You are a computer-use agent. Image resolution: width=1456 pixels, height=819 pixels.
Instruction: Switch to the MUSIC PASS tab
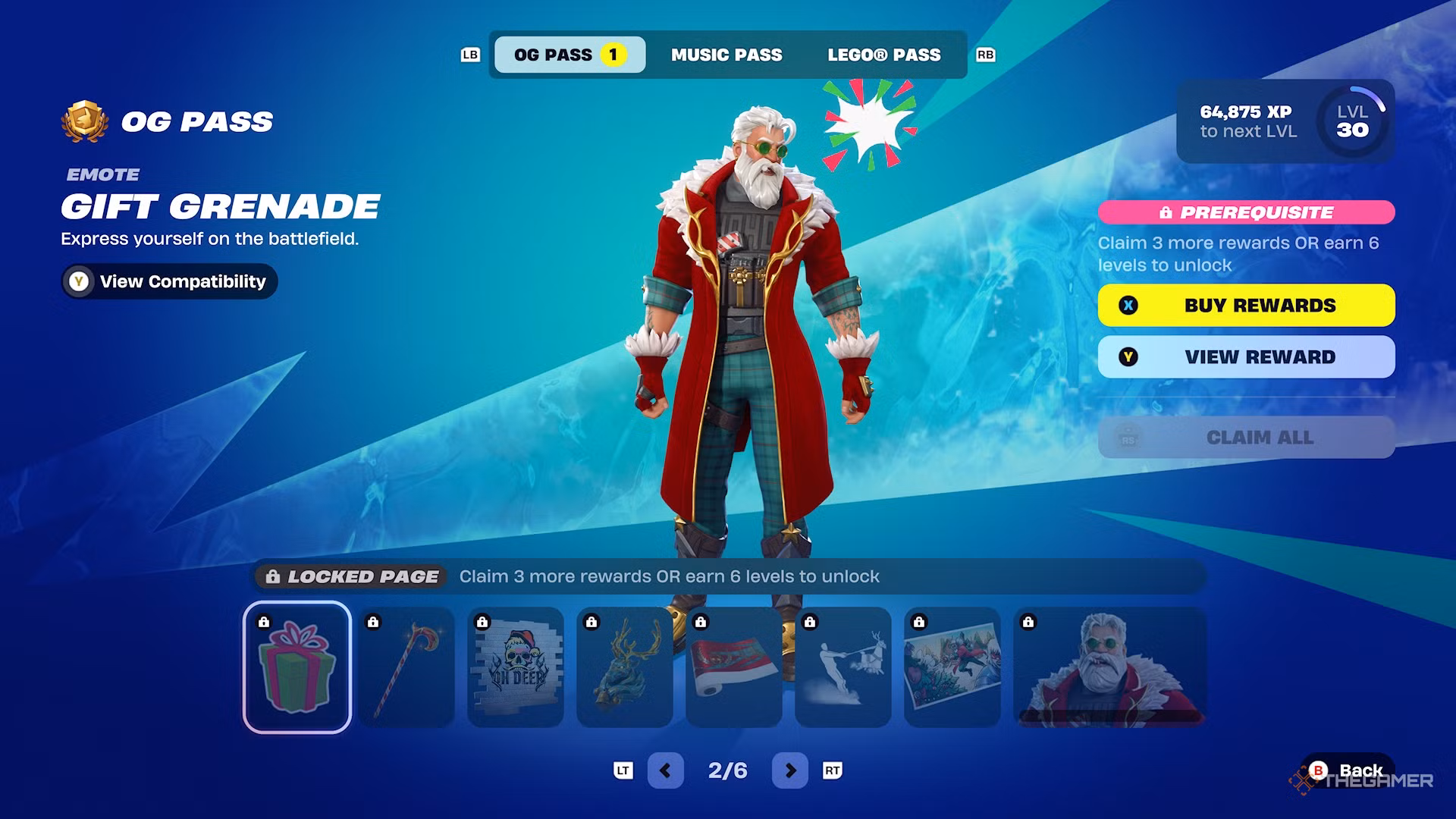point(726,54)
